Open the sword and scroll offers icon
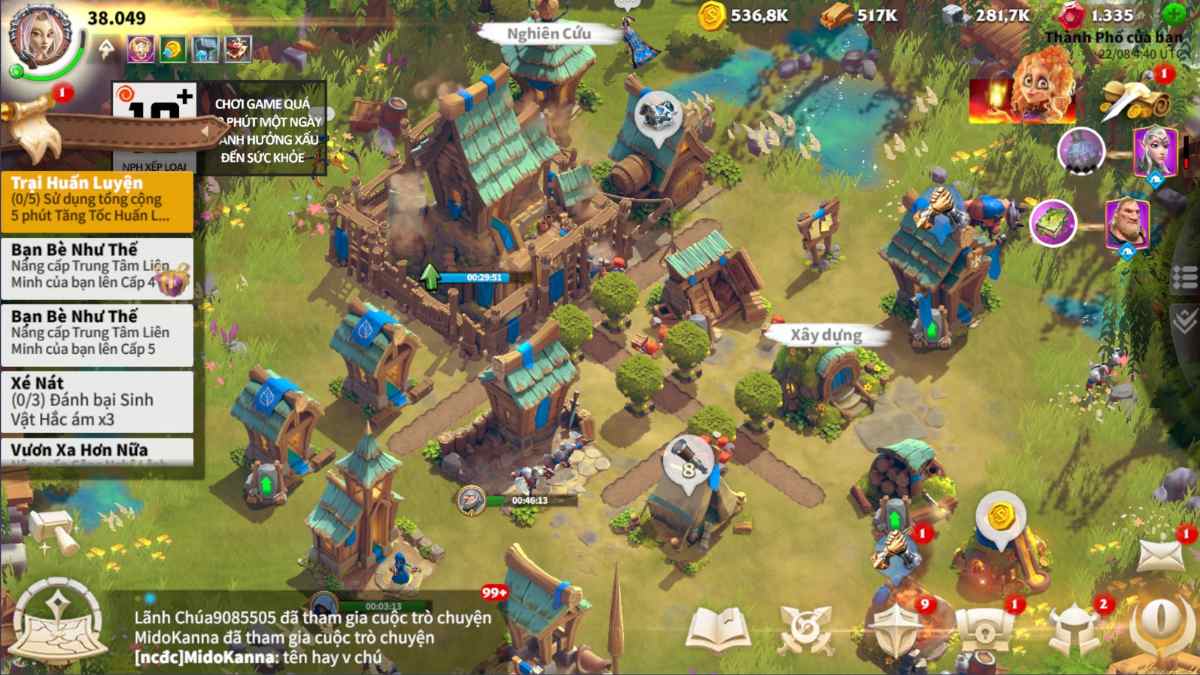 [x=1137, y=98]
